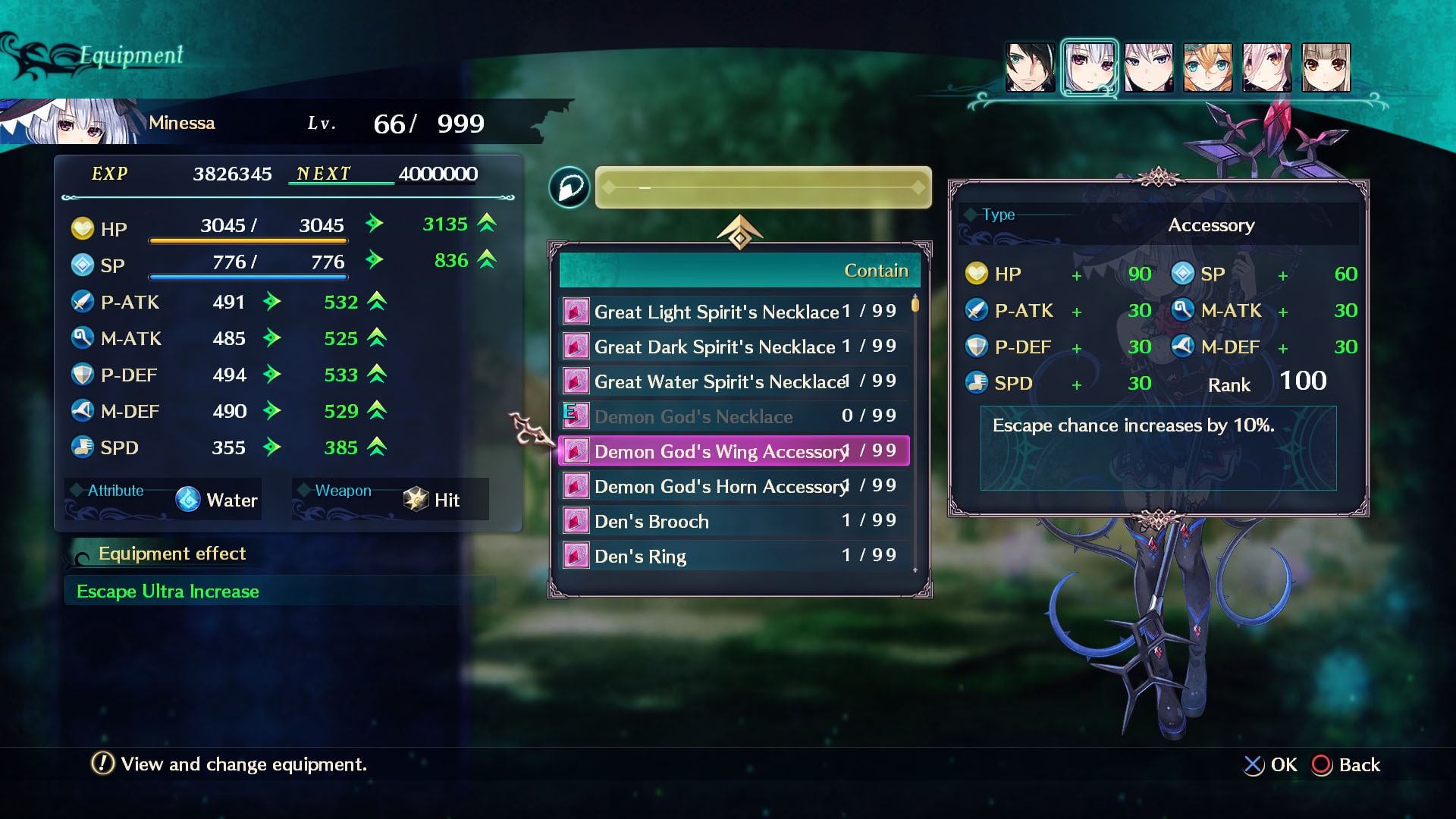Click the compass icon beside the search bar
1456x819 pixels.
coord(570,187)
